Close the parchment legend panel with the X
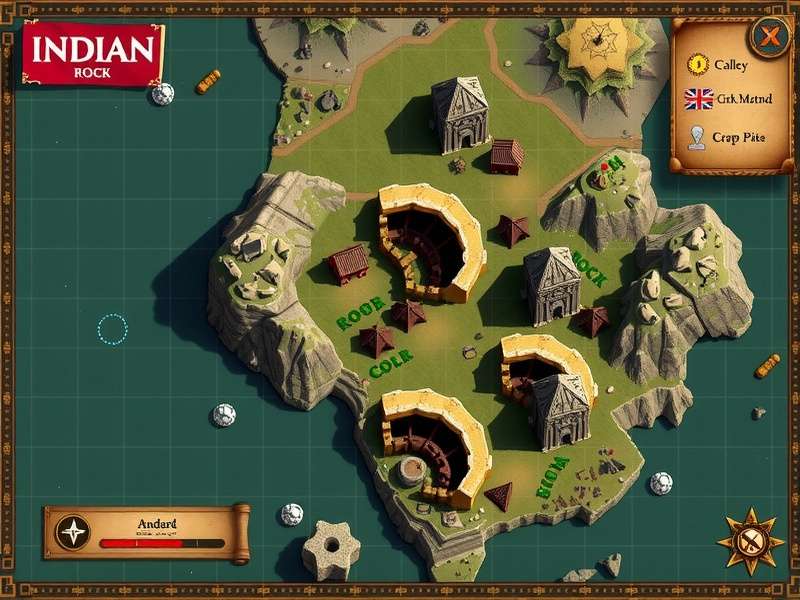This screenshot has width=800, height=600. [x=770, y=38]
